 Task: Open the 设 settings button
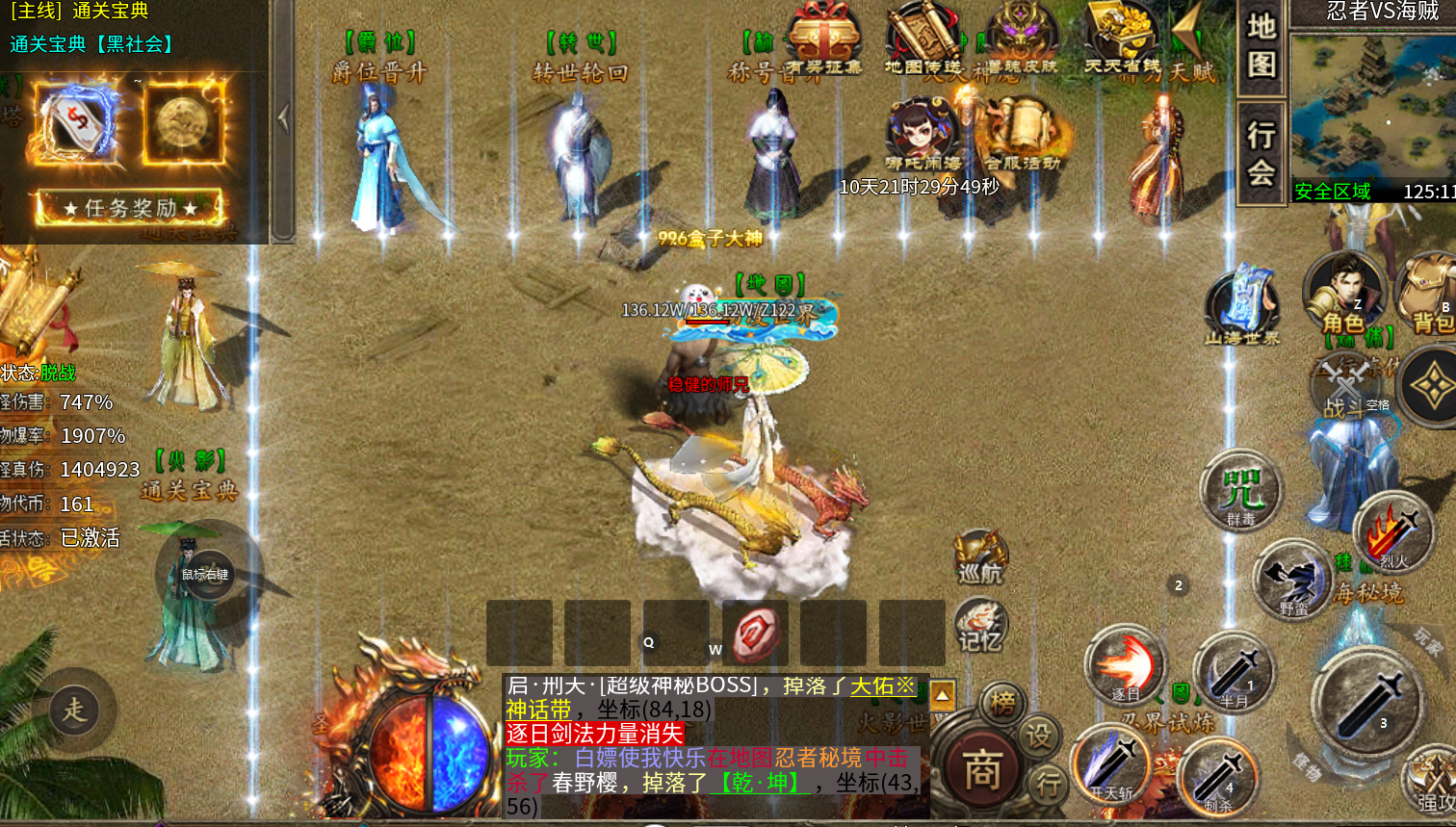tap(1038, 737)
